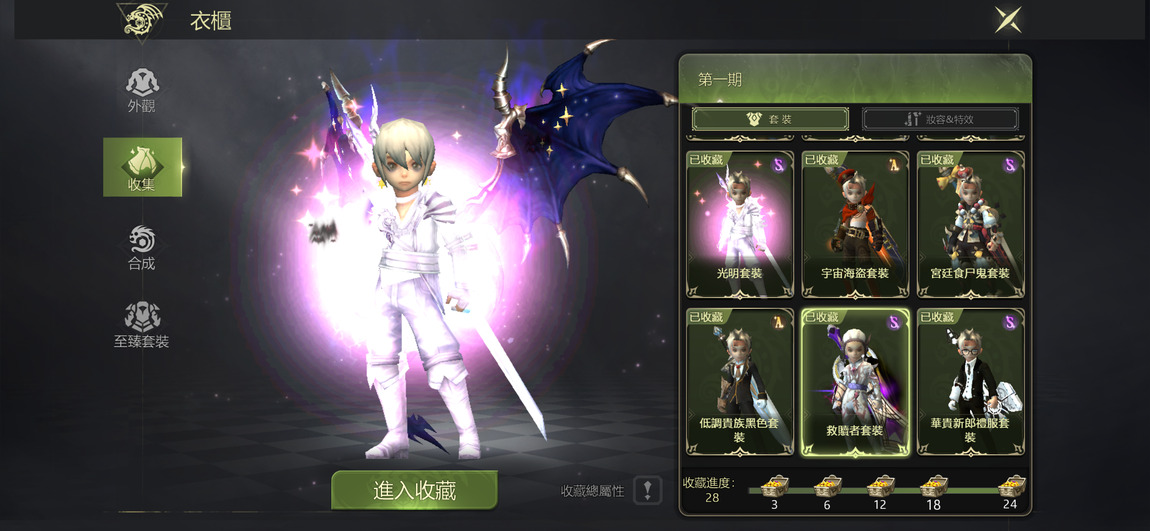
Task: Go to the 至臻套裝 menu
Action: click(142, 325)
